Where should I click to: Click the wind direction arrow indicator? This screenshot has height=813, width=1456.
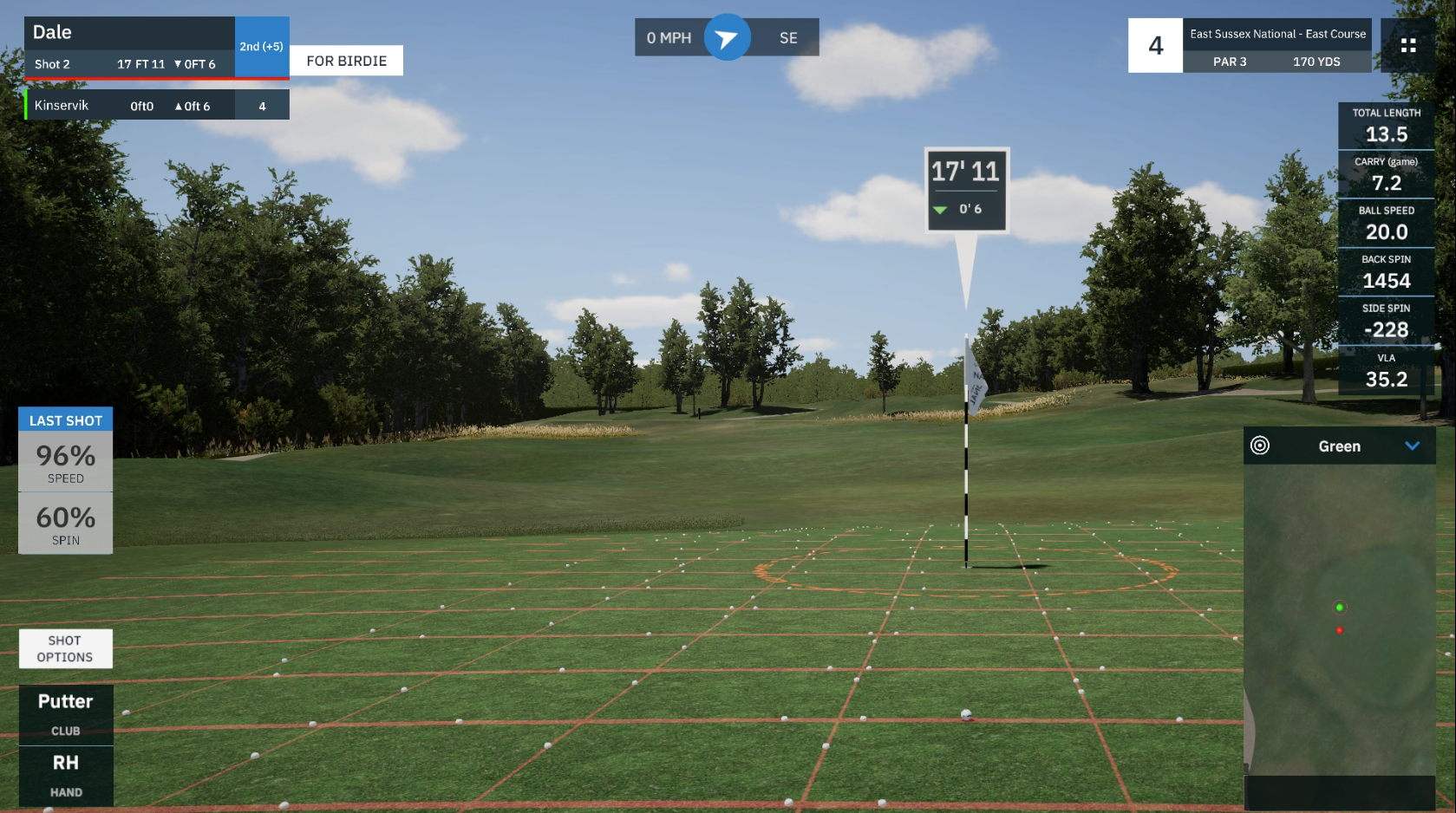click(x=727, y=38)
